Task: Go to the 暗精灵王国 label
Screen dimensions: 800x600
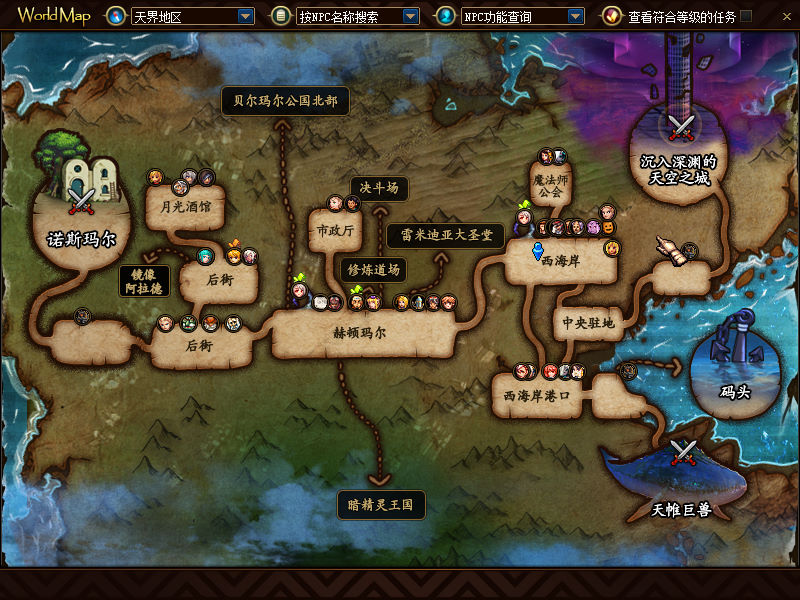Action: click(381, 504)
